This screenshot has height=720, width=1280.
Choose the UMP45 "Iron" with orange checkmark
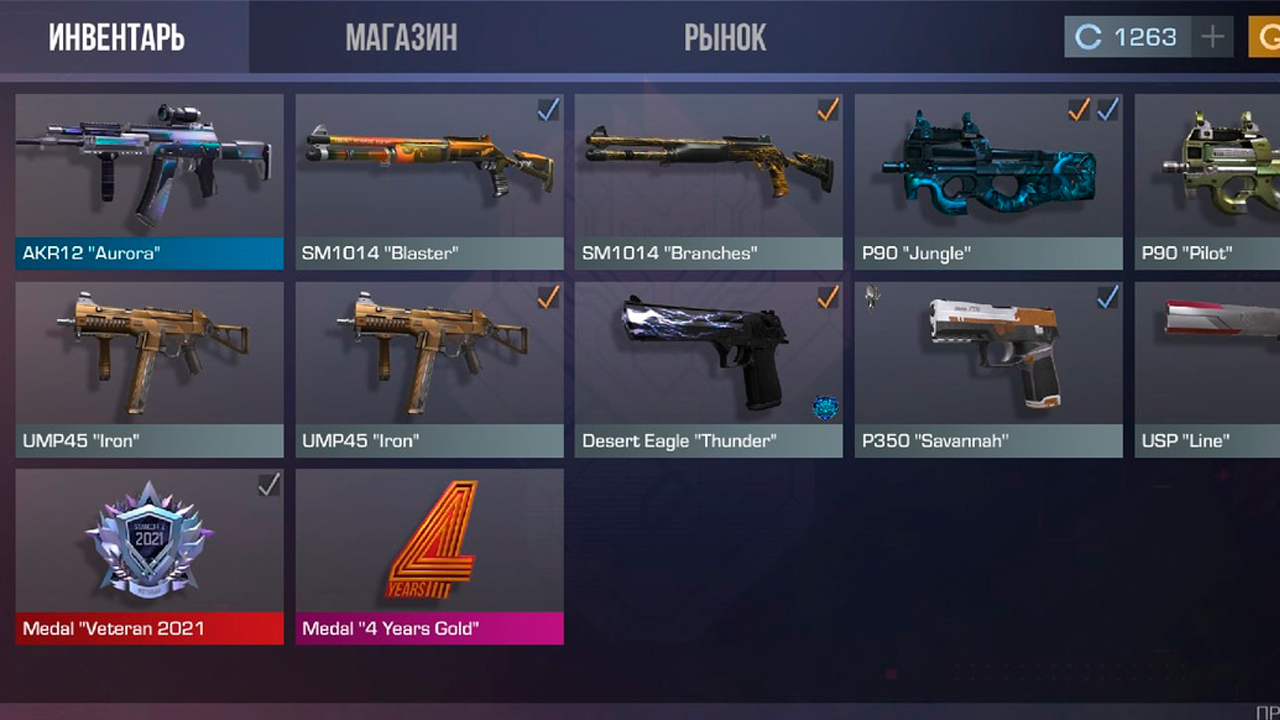pyautogui.click(x=429, y=369)
